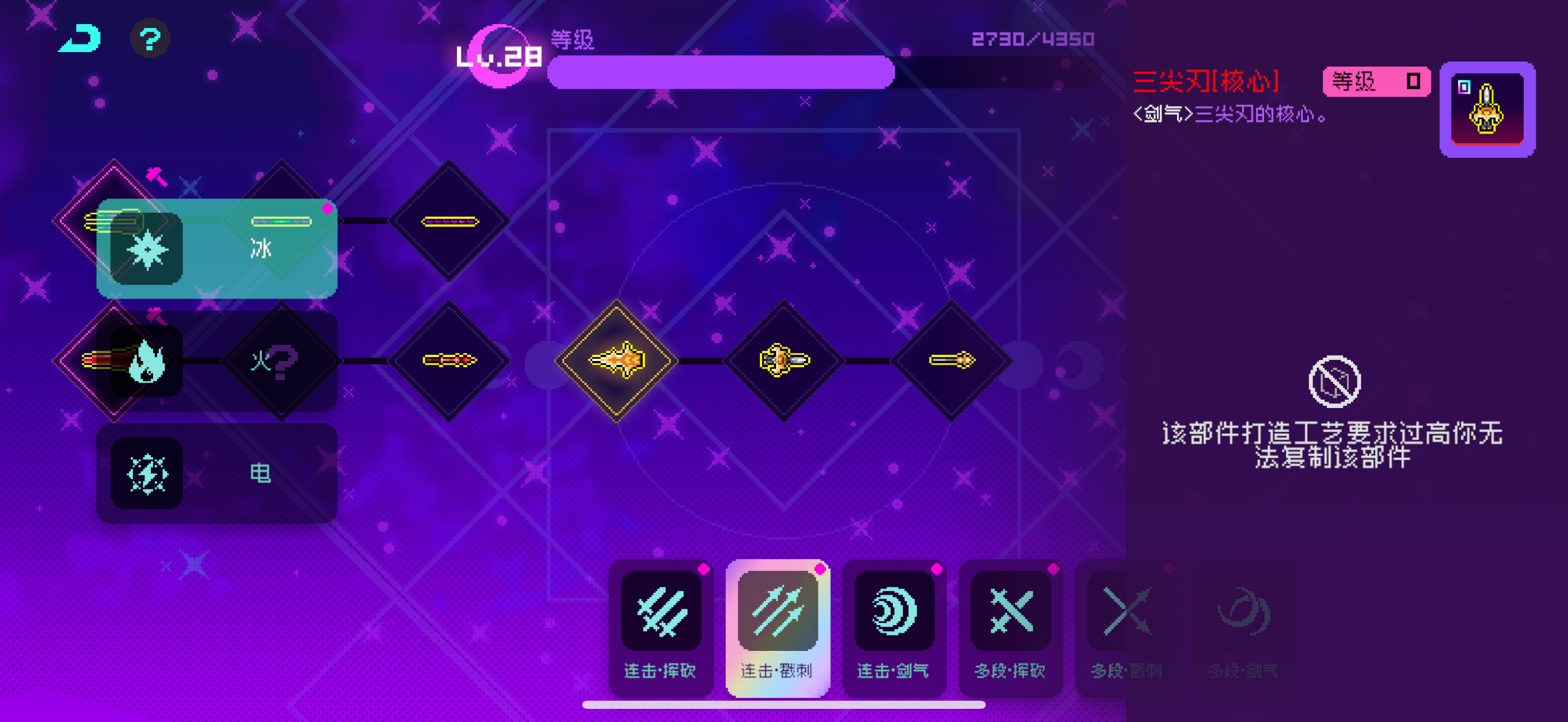Select the glowing 三尖刃 core node
This screenshot has height=722, width=1568.
[616, 359]
